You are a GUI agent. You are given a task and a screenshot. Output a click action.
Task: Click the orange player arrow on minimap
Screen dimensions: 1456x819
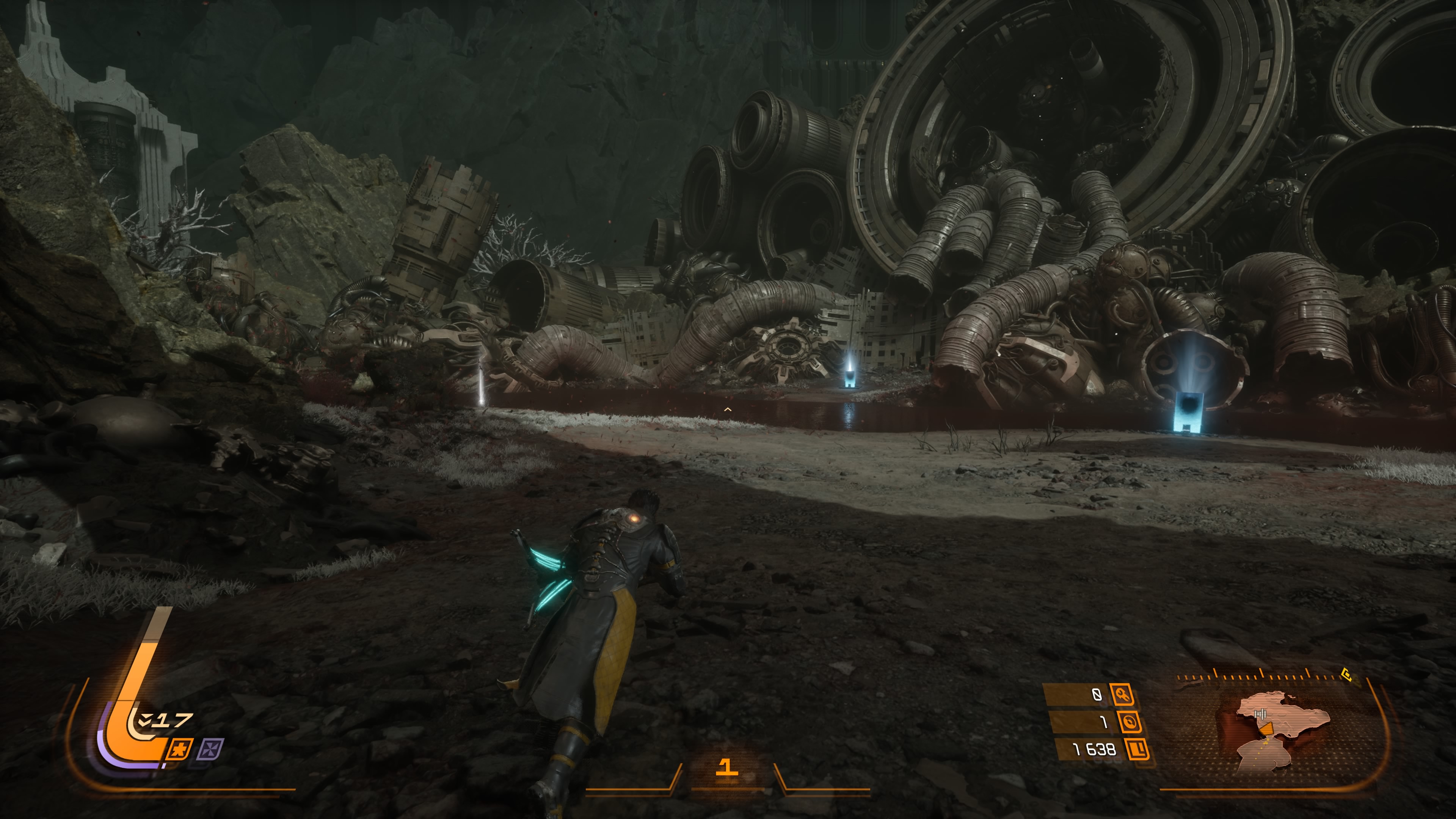[1267, 728]
